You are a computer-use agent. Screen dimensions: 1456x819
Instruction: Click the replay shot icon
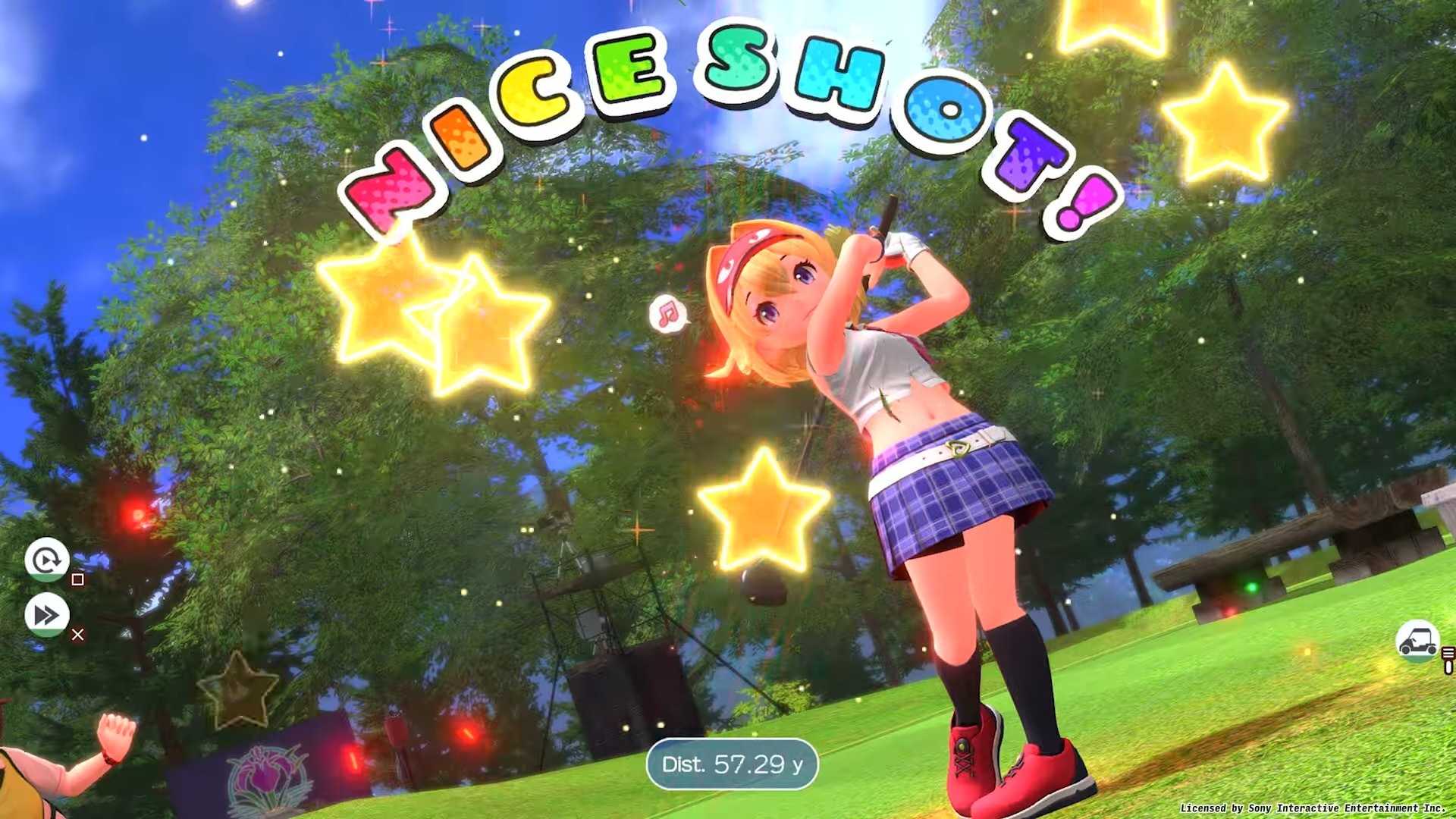(x=47, y=560)
